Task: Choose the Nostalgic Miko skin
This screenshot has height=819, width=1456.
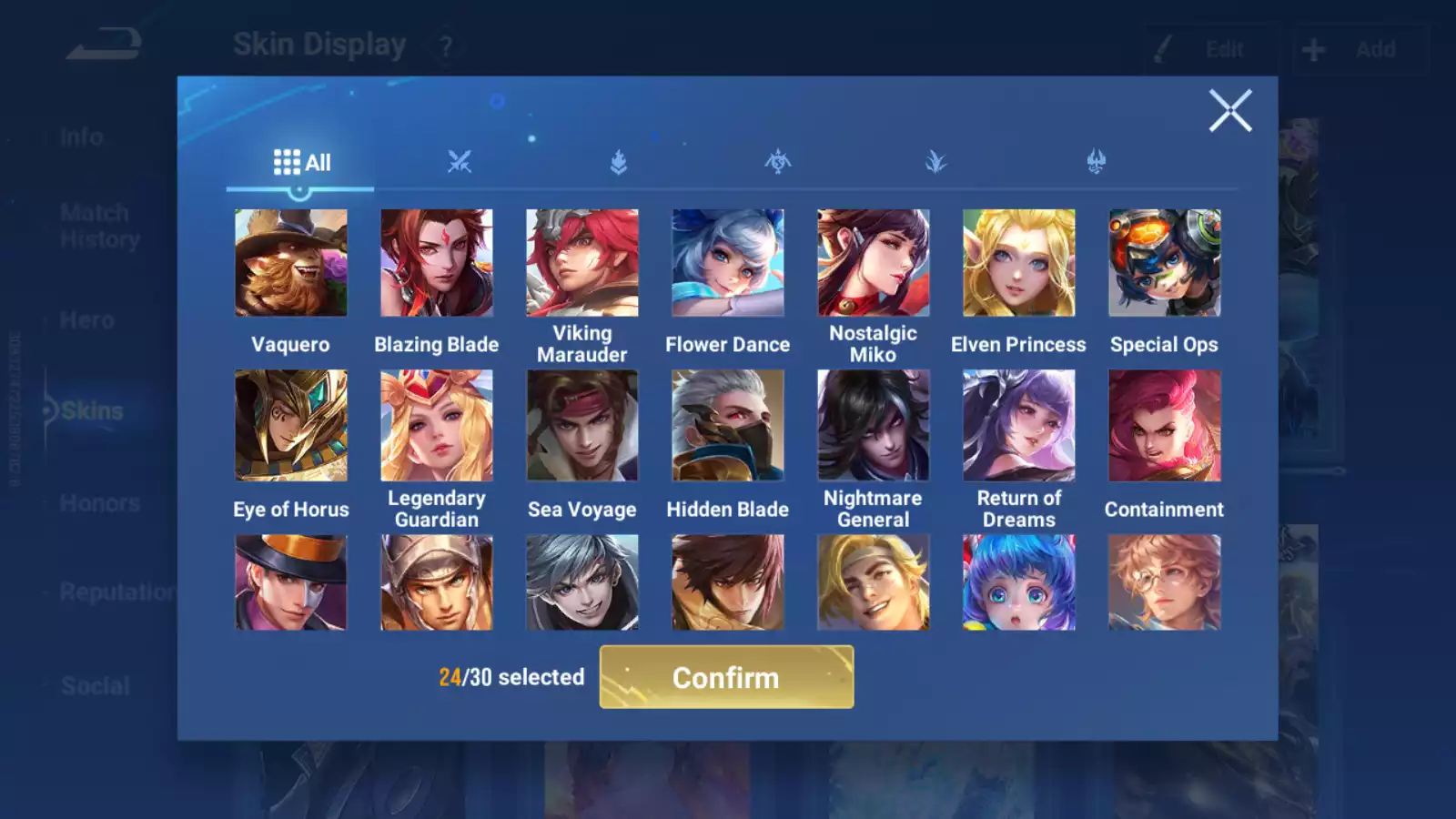Action: (x=874, y=263)
